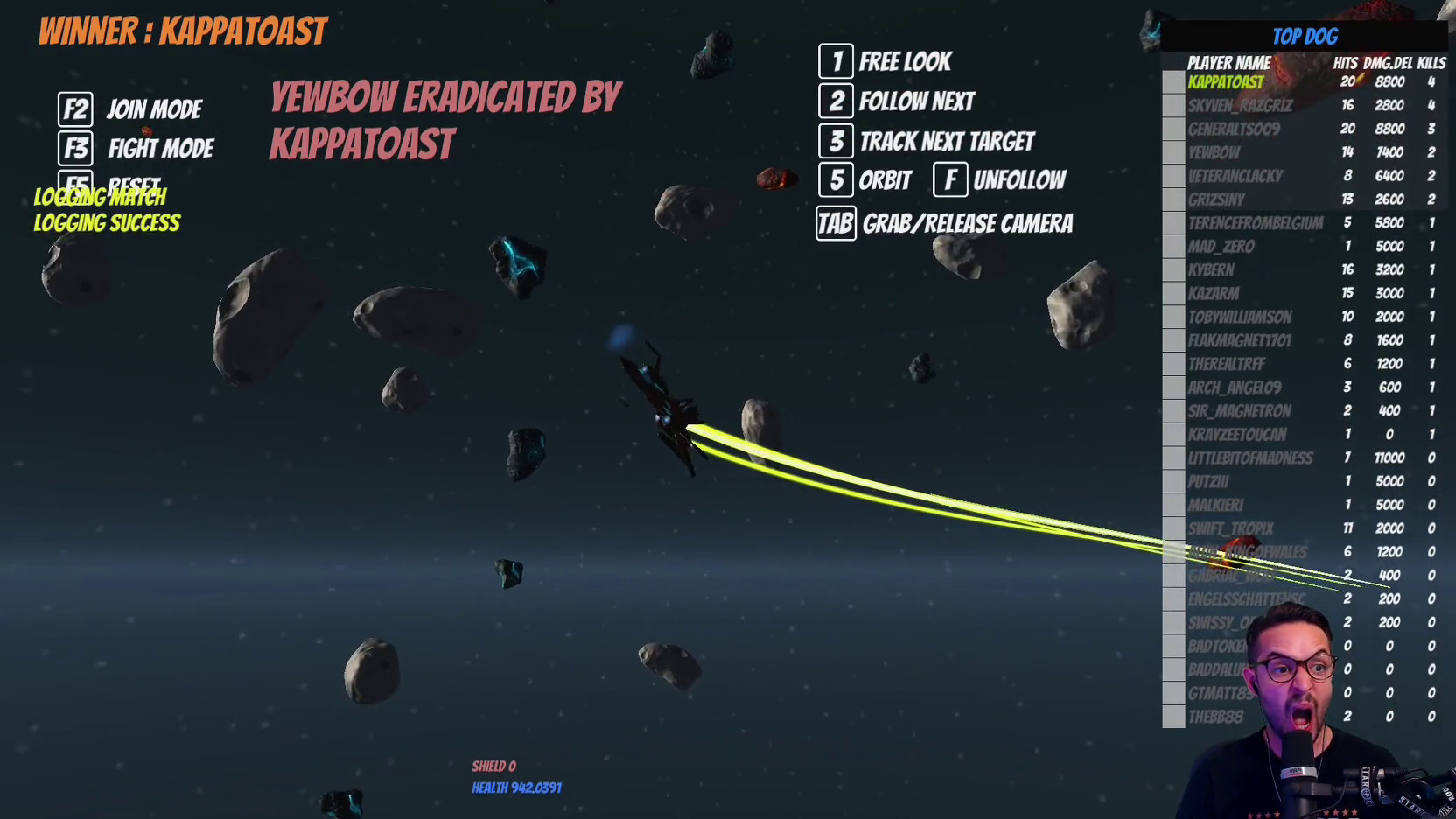This screenshot has height=819, width=1456.
Task: Click the F Unfollow key icon
Action: pos(950,180)
